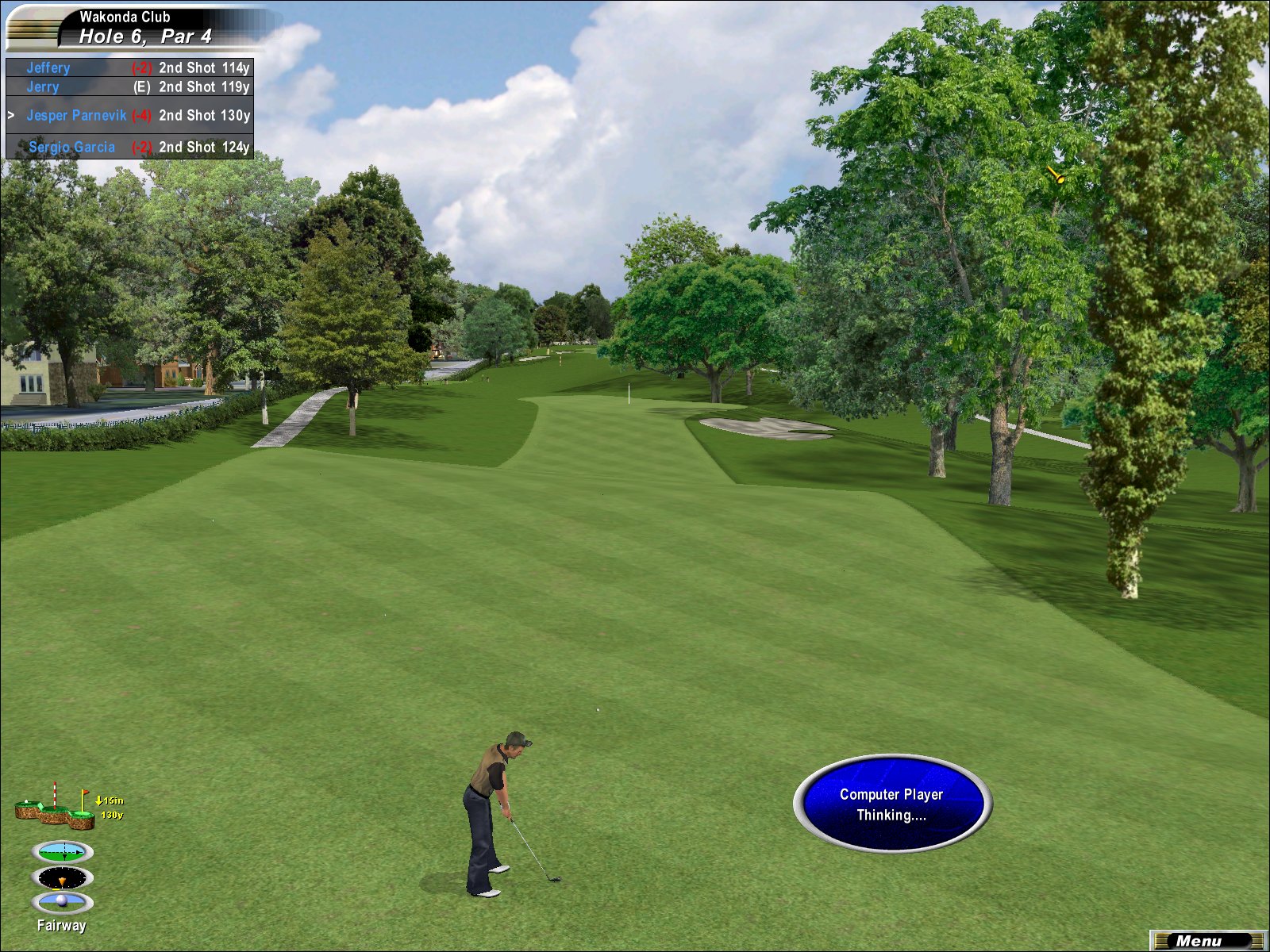Open the Menu button
The width and height of the screenshot is (1270, 952).
click(x=1206, y=941)
